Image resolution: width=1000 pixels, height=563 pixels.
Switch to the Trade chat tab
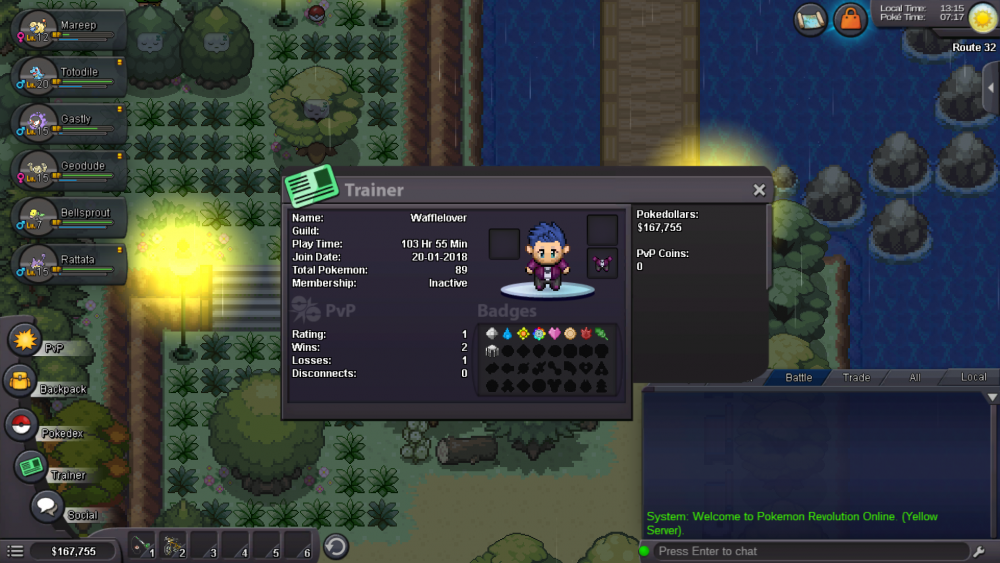pyautogui.click(x=856, y=377)
